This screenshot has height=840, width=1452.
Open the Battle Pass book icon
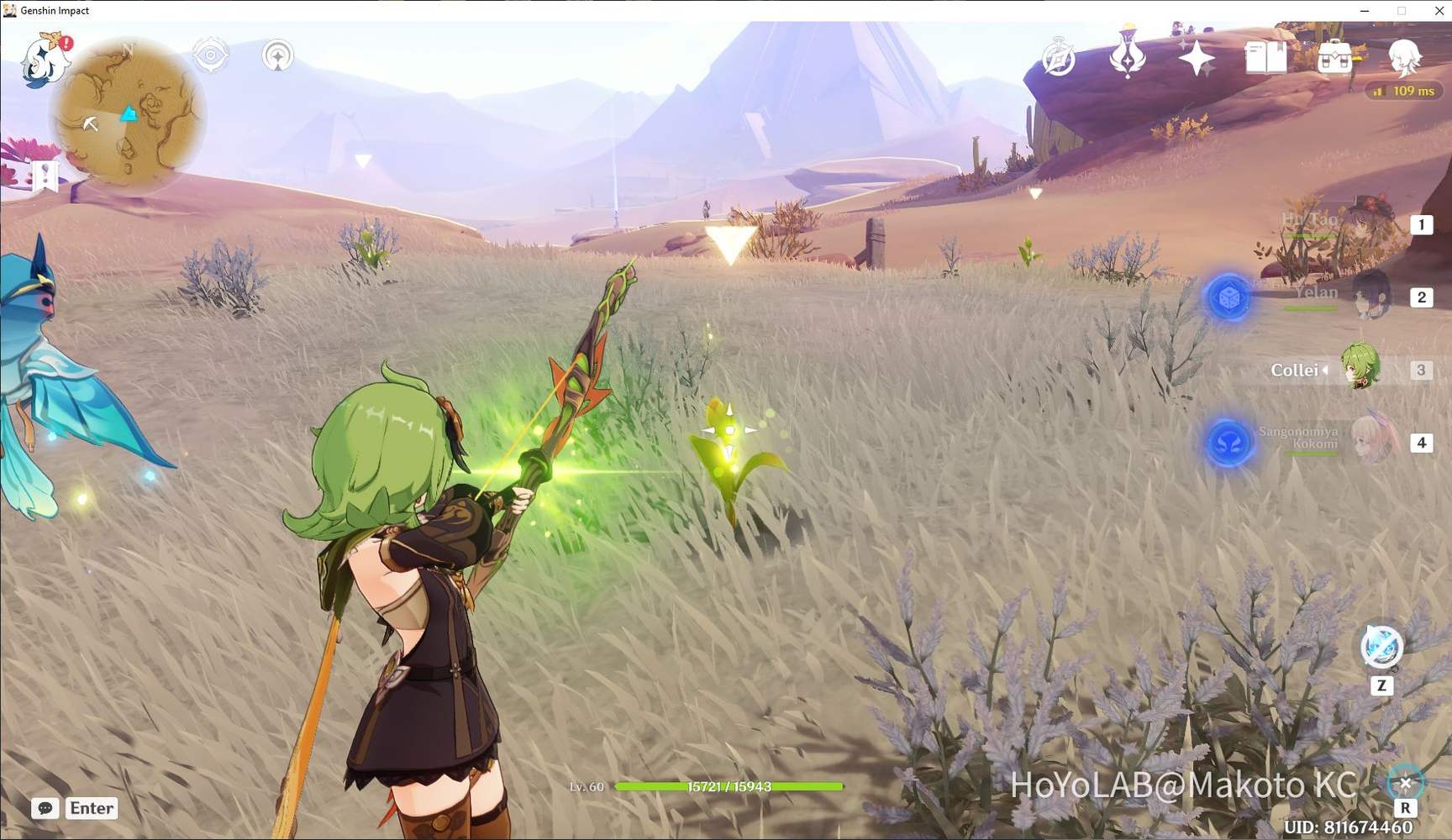pyautogui.click(x=1265, y=58)
